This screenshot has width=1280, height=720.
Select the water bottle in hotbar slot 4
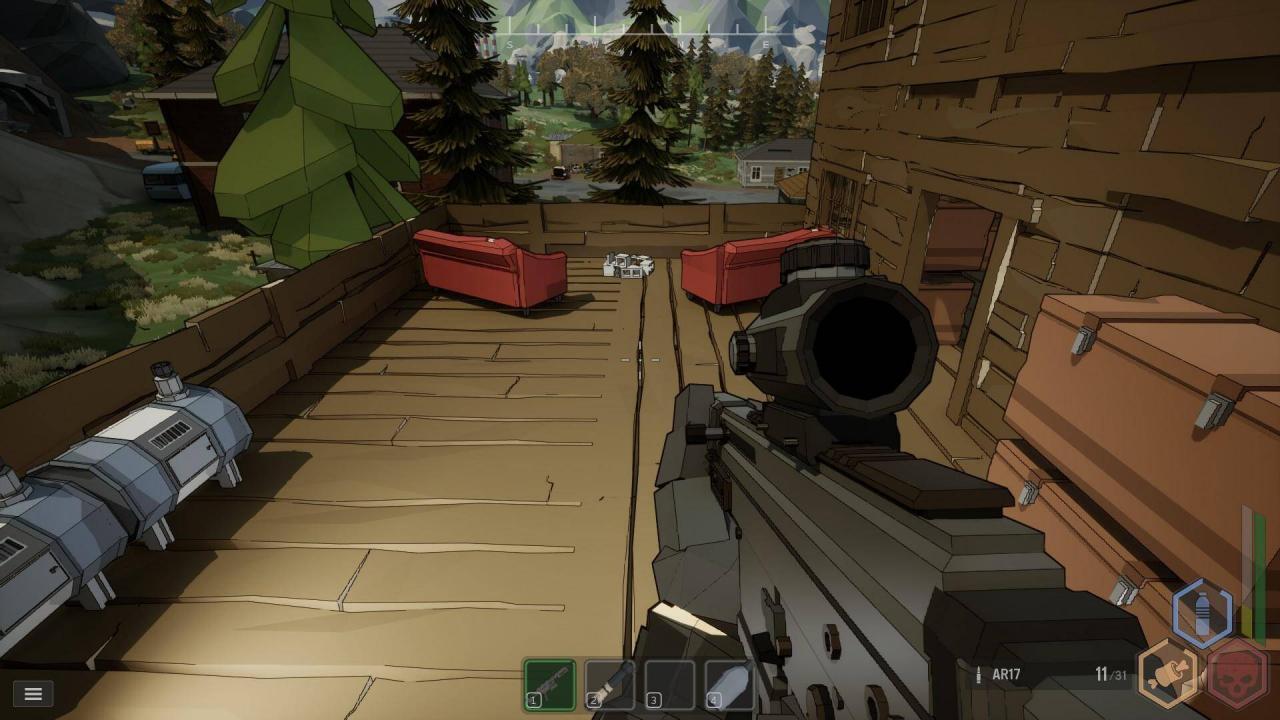click(x=728, y=685)
